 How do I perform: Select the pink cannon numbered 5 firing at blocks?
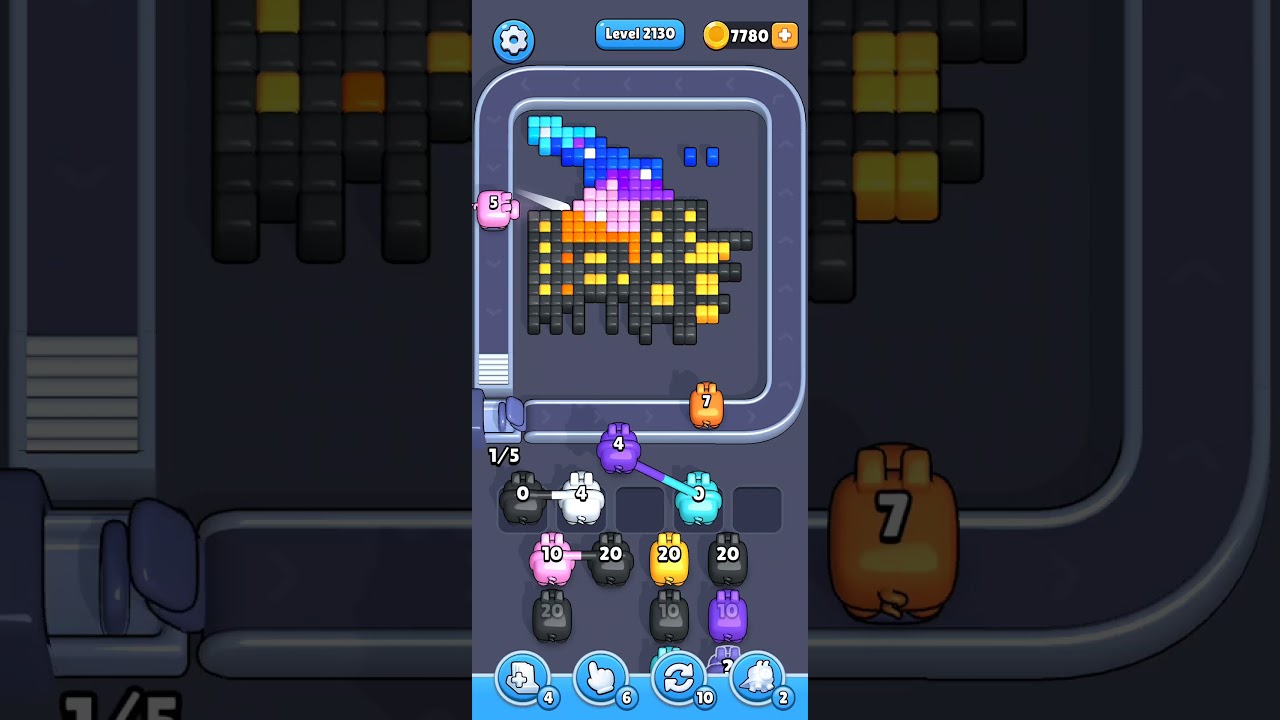496,208
